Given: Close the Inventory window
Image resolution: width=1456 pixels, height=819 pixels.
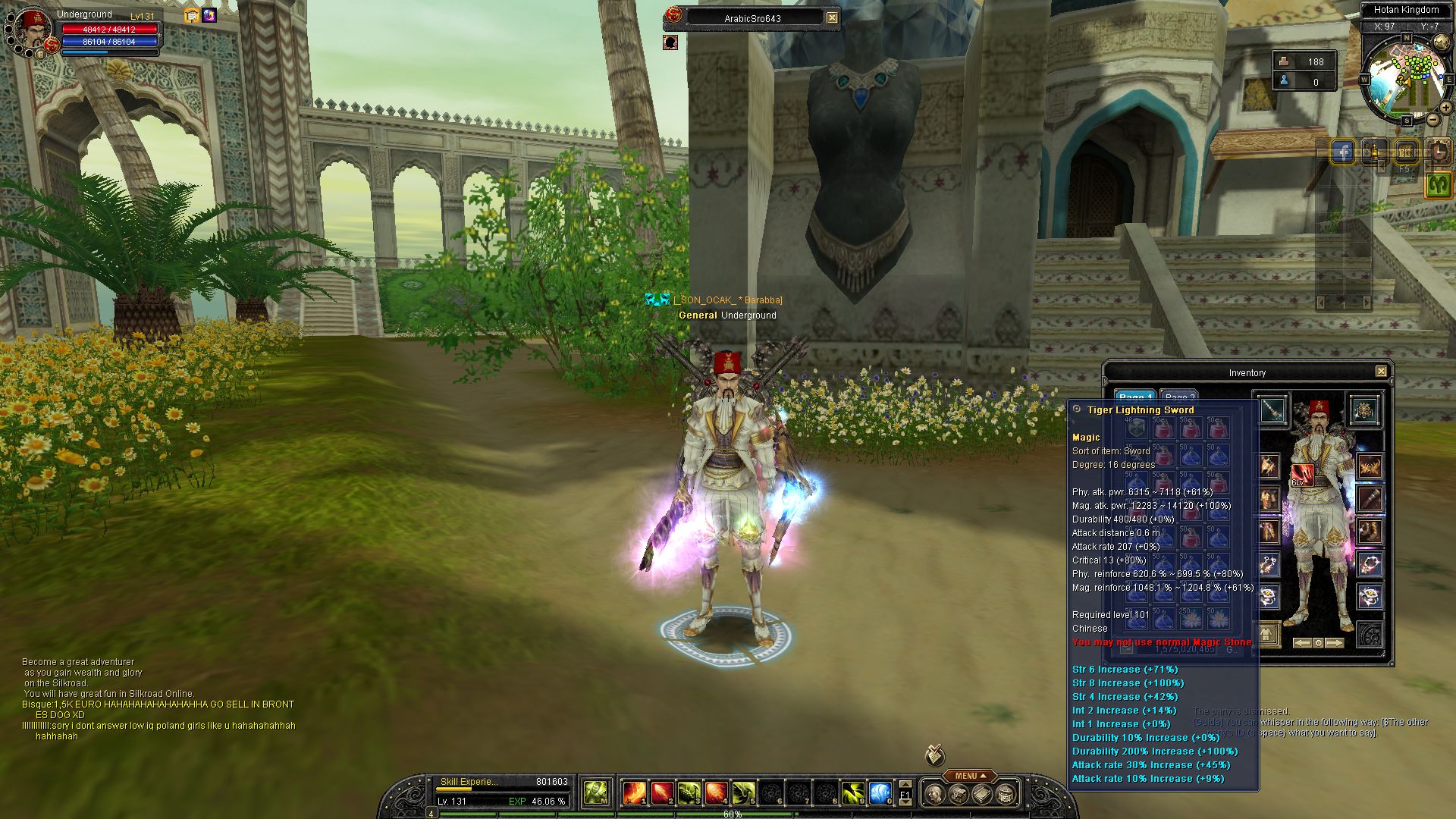Looking at the screenshot, I should (x=1381, y=372).
